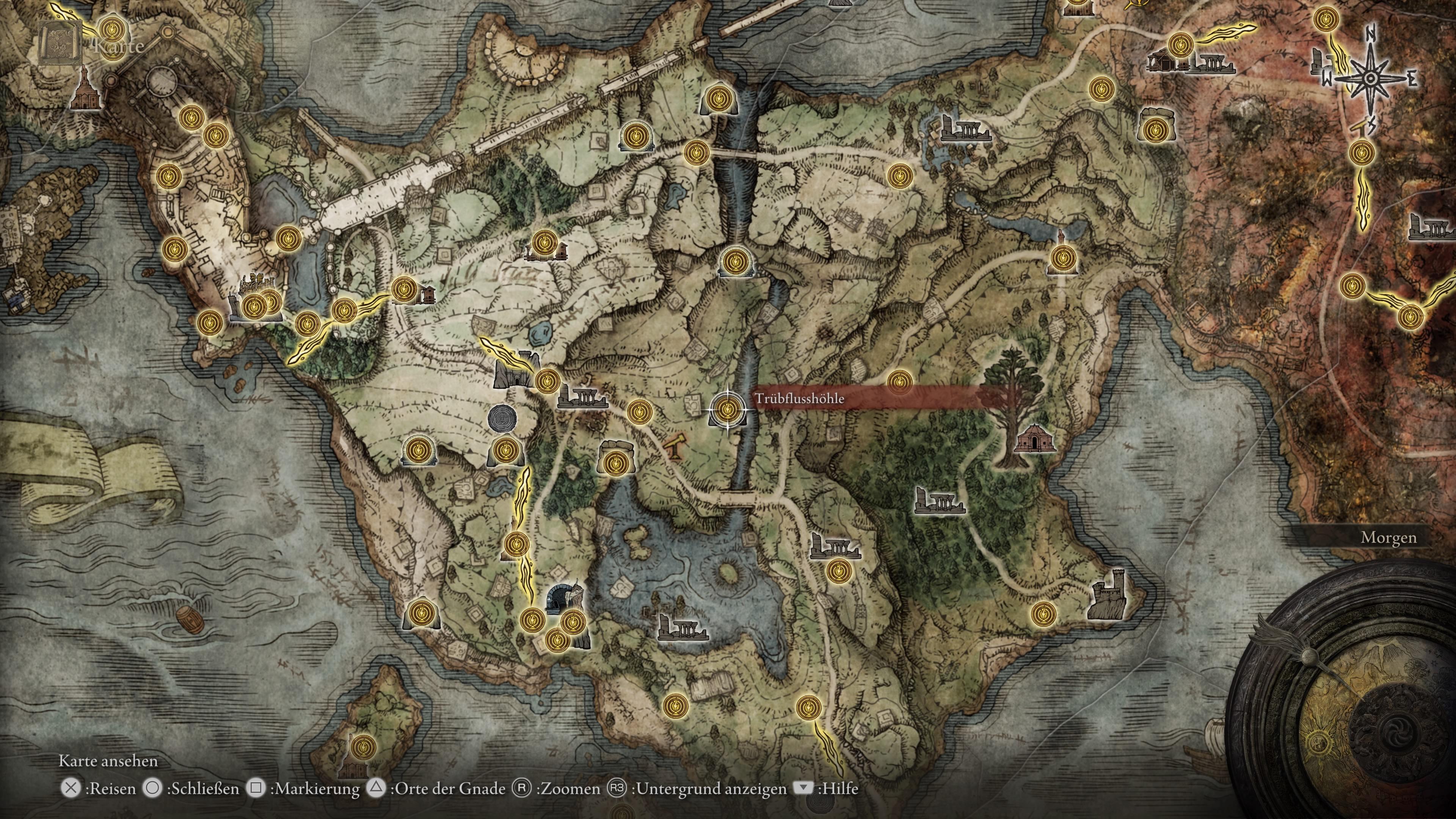Select the dark grey round seal marker

502,419
